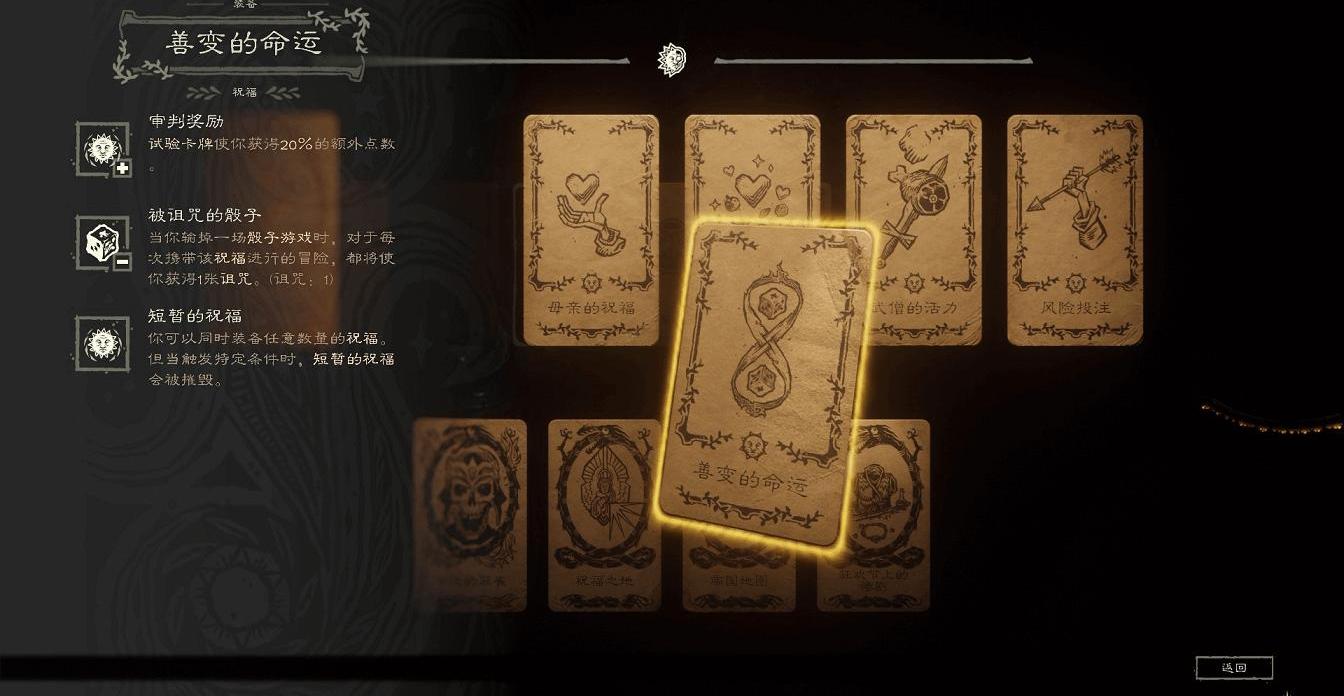The image size is (1344, 696).
Task: Select the highlighted 善变的命运 card
Action: point(765,385)
